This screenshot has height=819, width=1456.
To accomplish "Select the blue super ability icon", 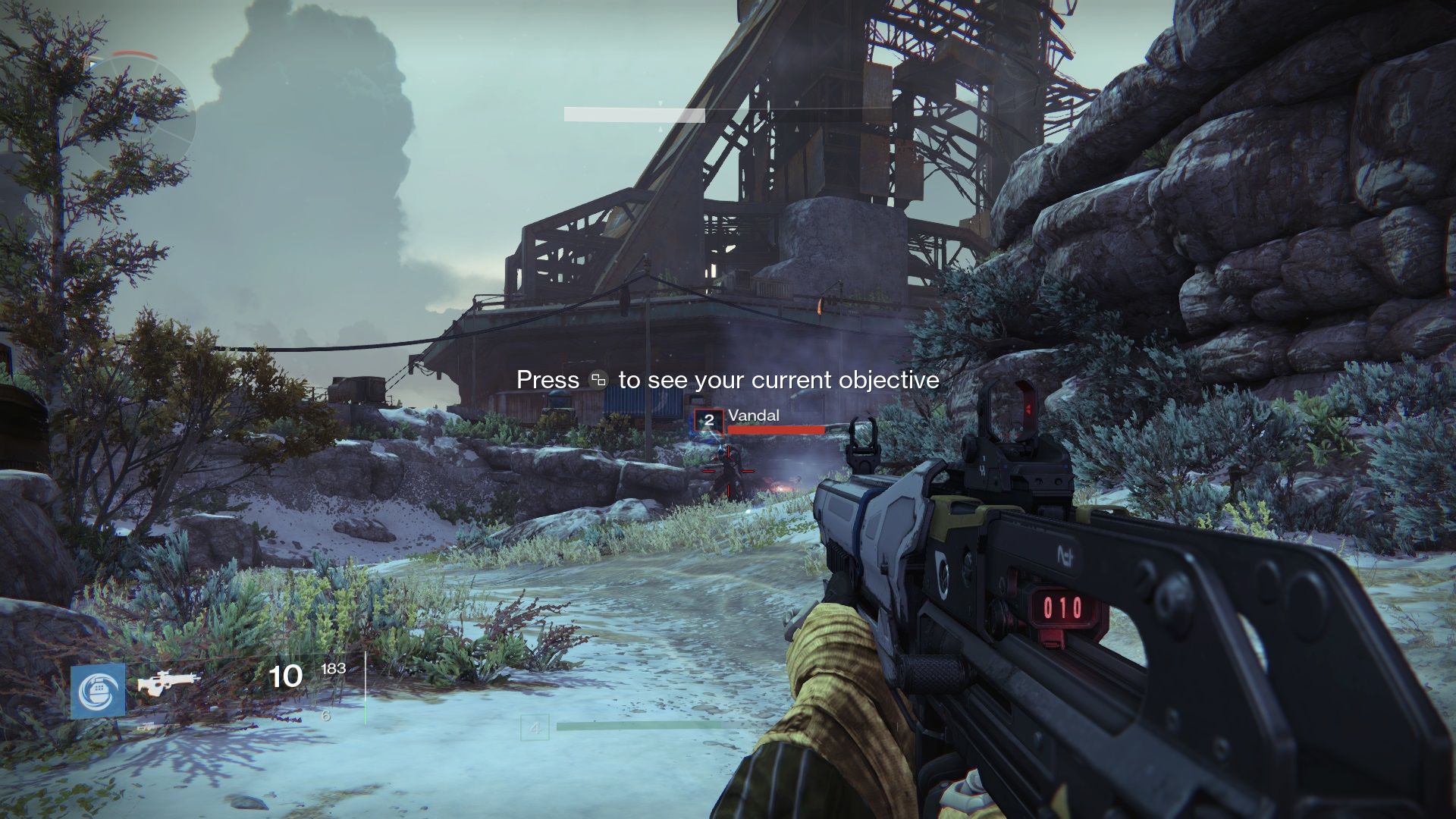I will pos(99,691).
